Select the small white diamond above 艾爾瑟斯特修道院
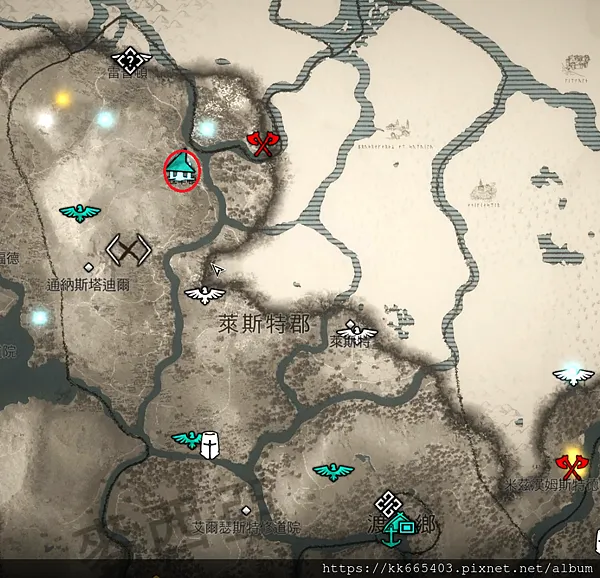The height and width of the screenshot is (578, 600). (x=245, y=510)
